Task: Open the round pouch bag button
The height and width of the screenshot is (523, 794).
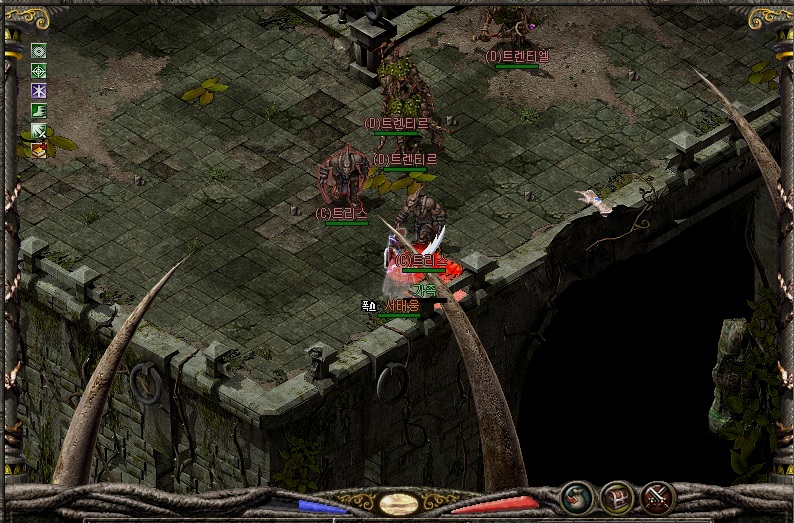Action: (575, 496)
